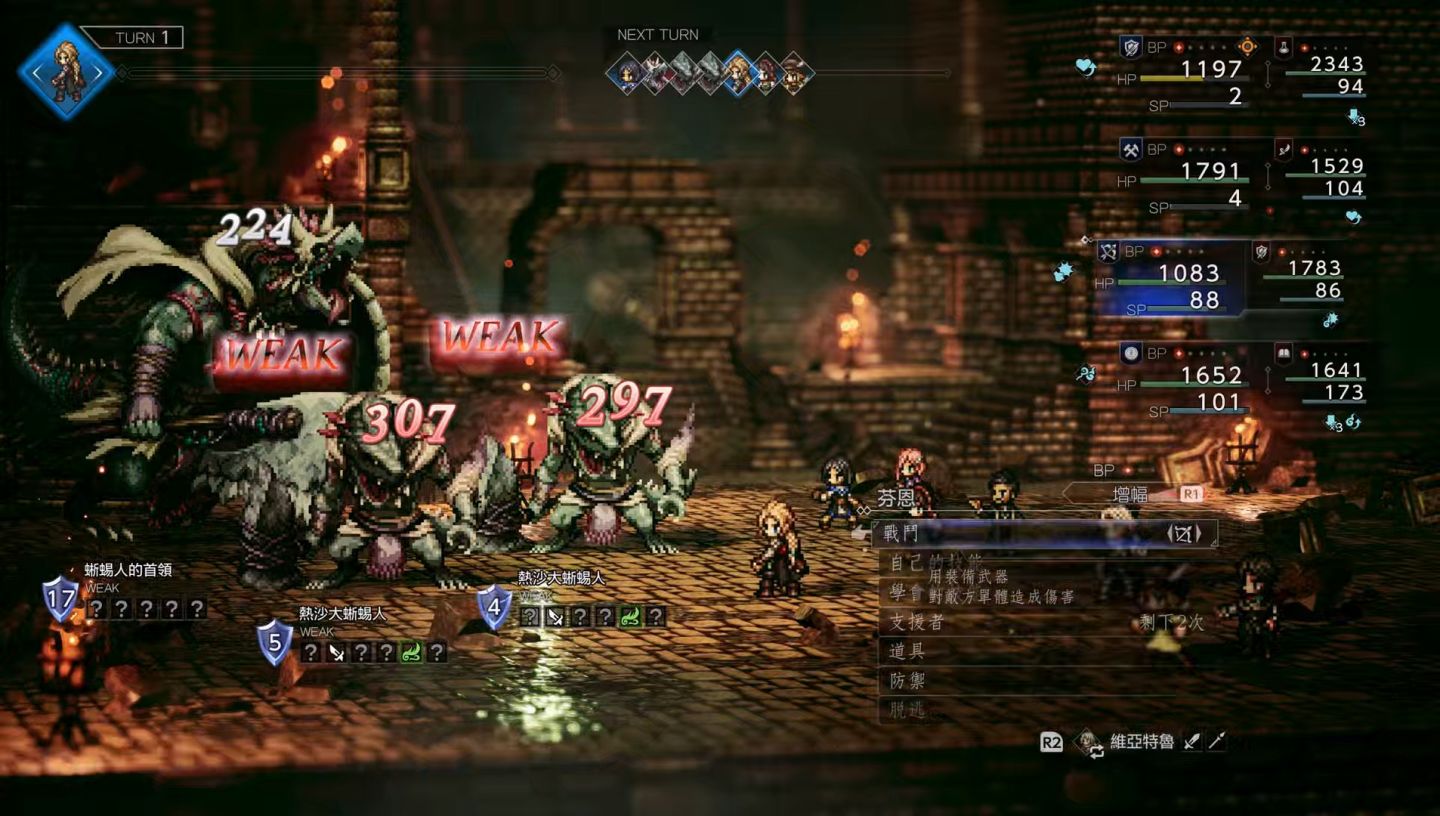Choose the 脫逃 flee command
This screenshot has height=816, width=1440.
point(907,710)
